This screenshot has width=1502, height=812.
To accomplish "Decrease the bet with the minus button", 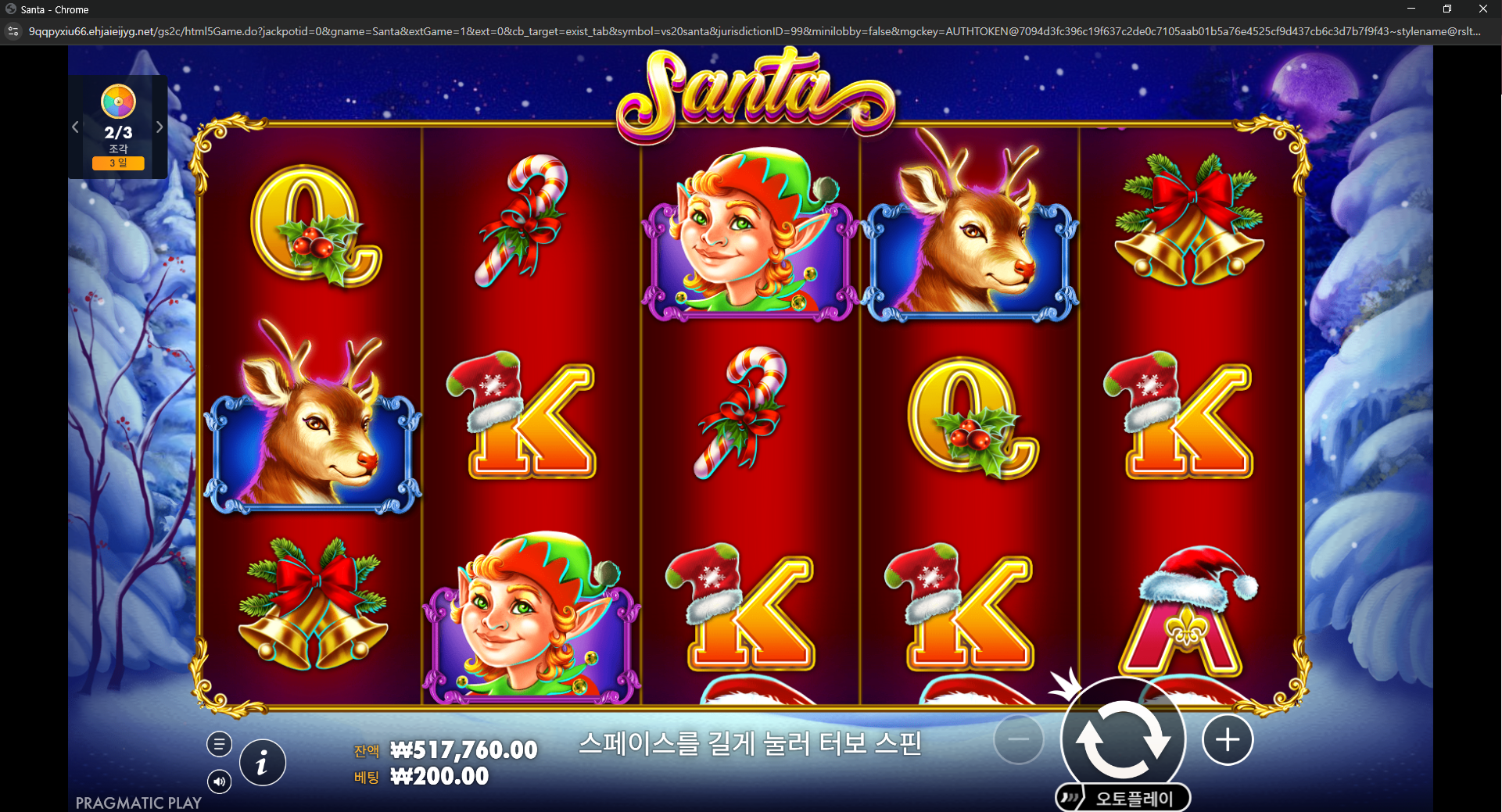I will pyautogui.click(x=1018, y=739).
